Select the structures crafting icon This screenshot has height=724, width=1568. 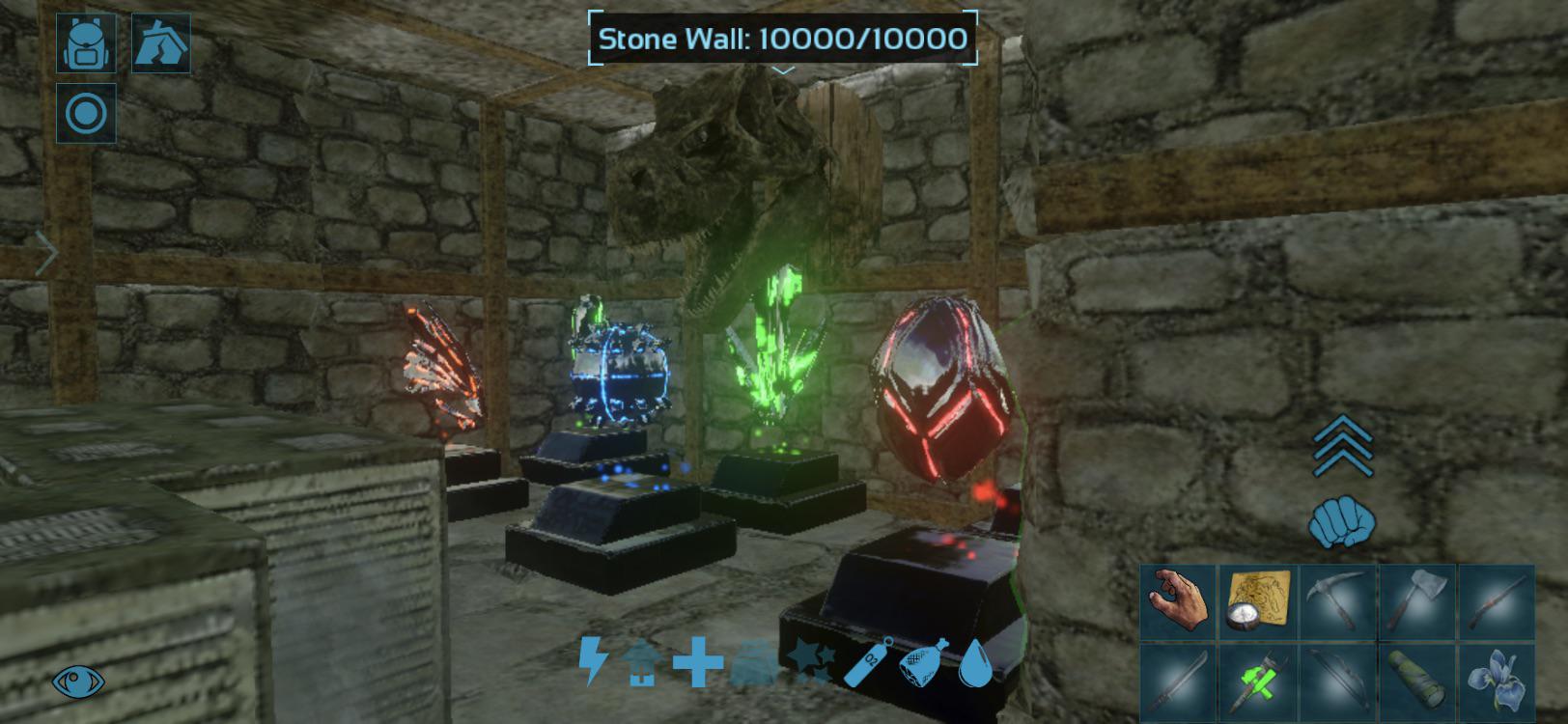coord(160,42)
